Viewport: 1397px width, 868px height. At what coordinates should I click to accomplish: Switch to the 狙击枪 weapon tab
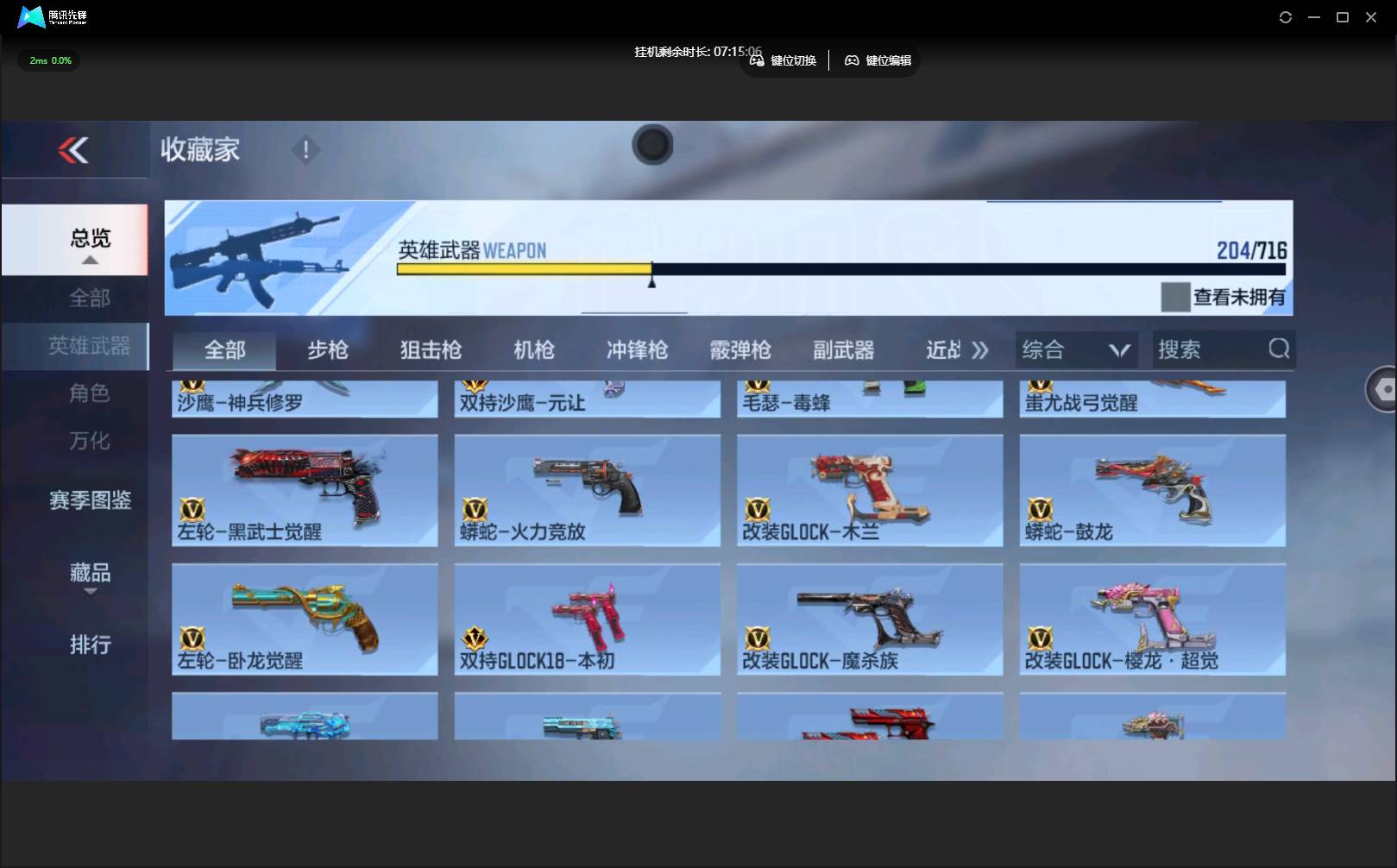tap(431, 349)
